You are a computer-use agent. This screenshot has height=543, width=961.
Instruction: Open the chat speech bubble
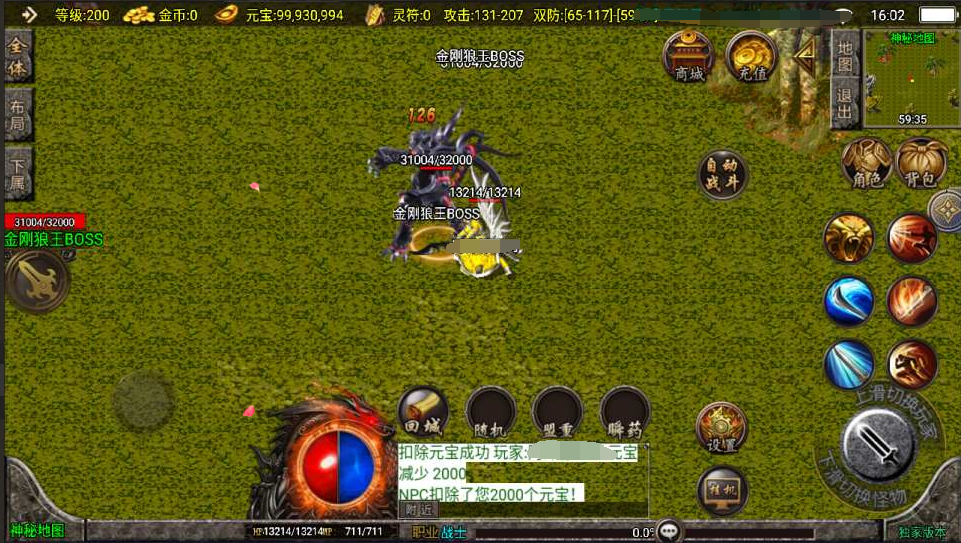click(x=669, y=532)
